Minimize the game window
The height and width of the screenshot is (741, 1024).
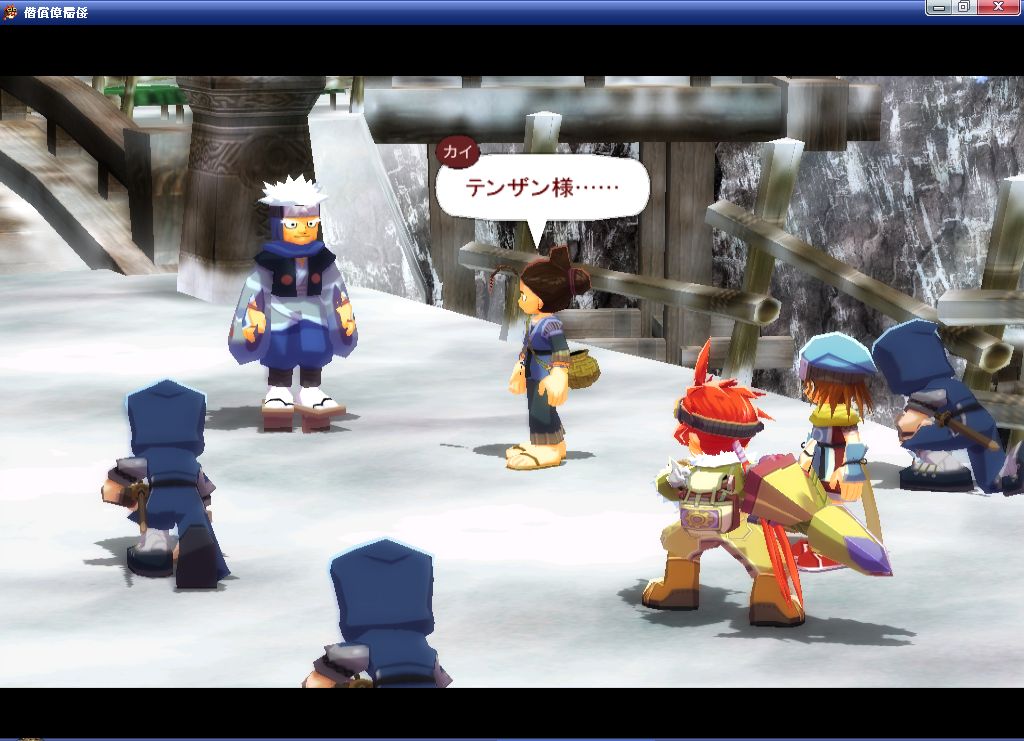(938, 8)
